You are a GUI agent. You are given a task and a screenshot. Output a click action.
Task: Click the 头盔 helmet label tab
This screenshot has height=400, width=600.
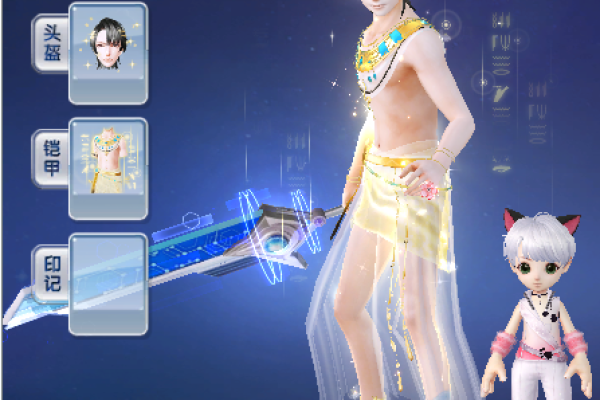click(52, 45)
